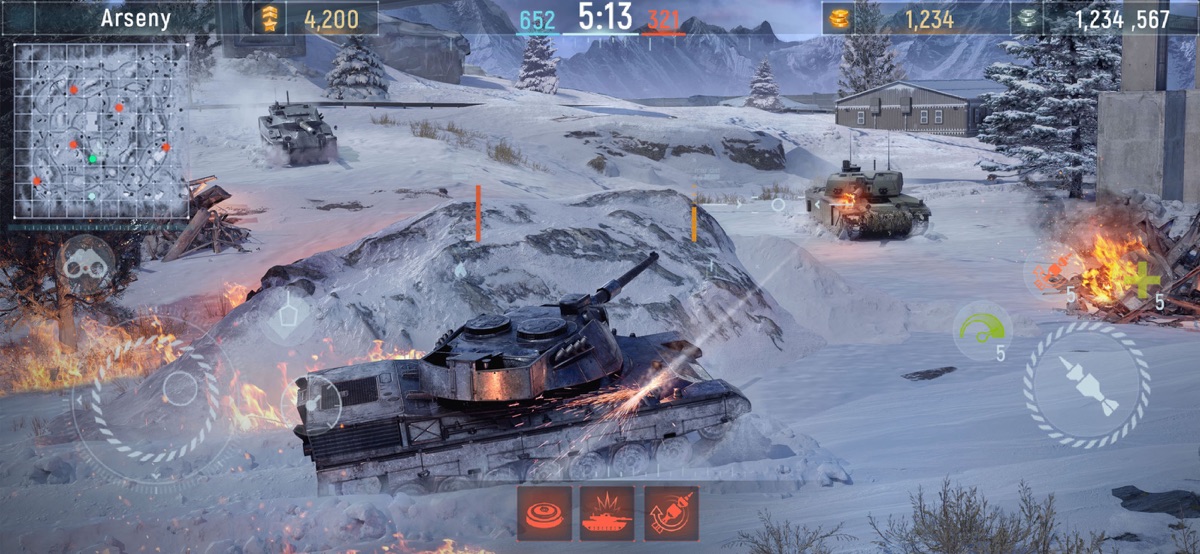Select the land mine ability icon
This screenshot has height=554, width=1200.
pos(544,513)
